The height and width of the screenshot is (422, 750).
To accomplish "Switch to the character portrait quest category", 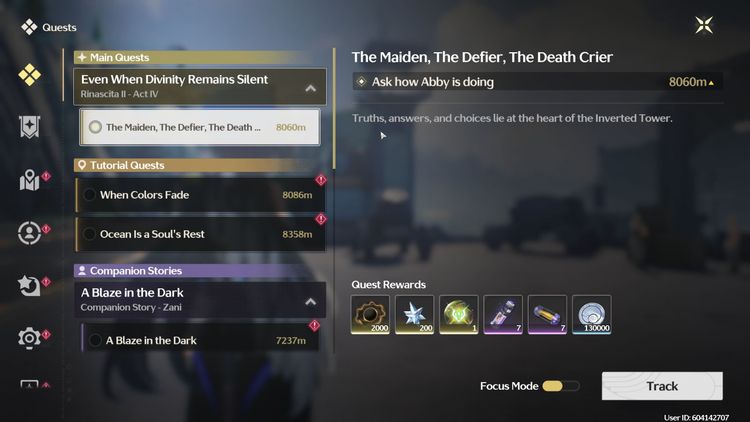I will click(29, 233).
